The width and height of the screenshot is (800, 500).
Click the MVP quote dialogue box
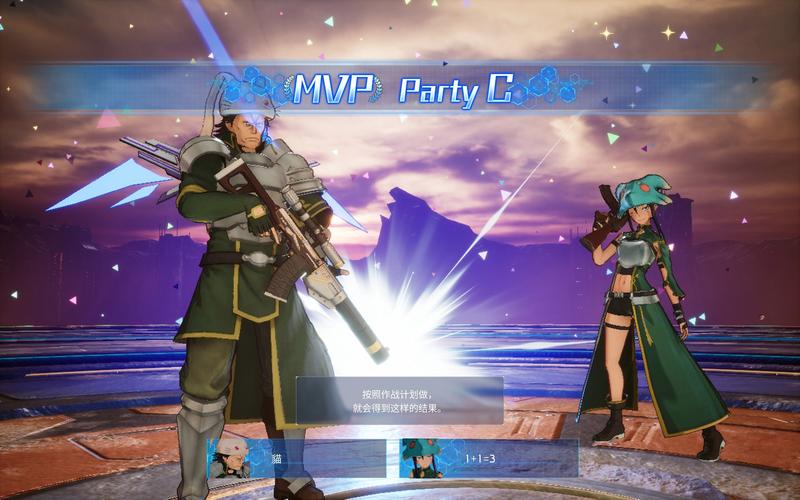click(x=399, y=400)
